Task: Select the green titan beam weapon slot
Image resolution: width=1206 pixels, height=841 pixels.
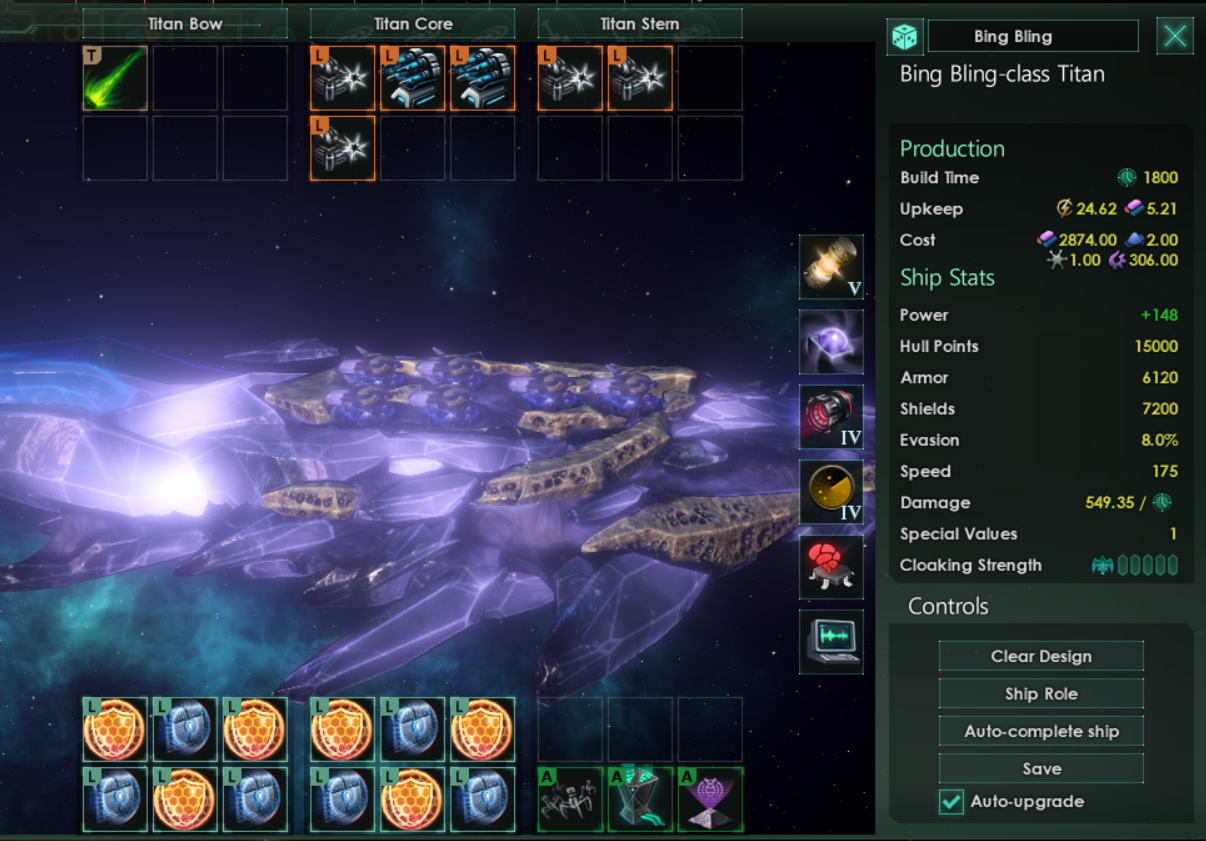Action: click(115, 78)
